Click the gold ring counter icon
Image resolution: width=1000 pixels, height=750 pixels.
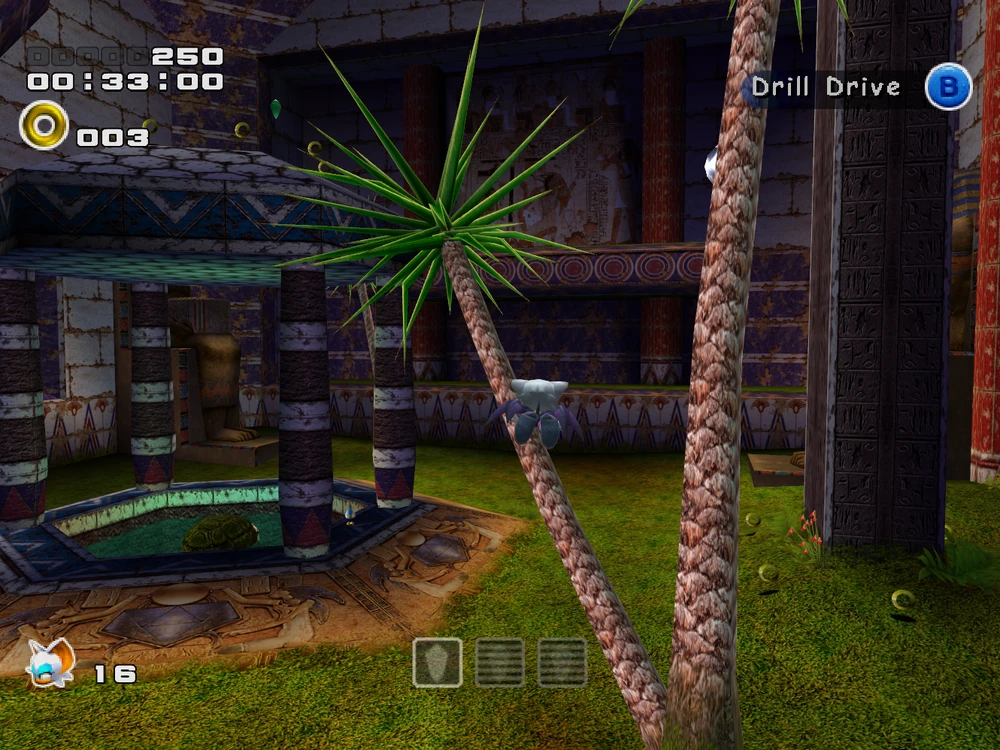click(43, 126)
